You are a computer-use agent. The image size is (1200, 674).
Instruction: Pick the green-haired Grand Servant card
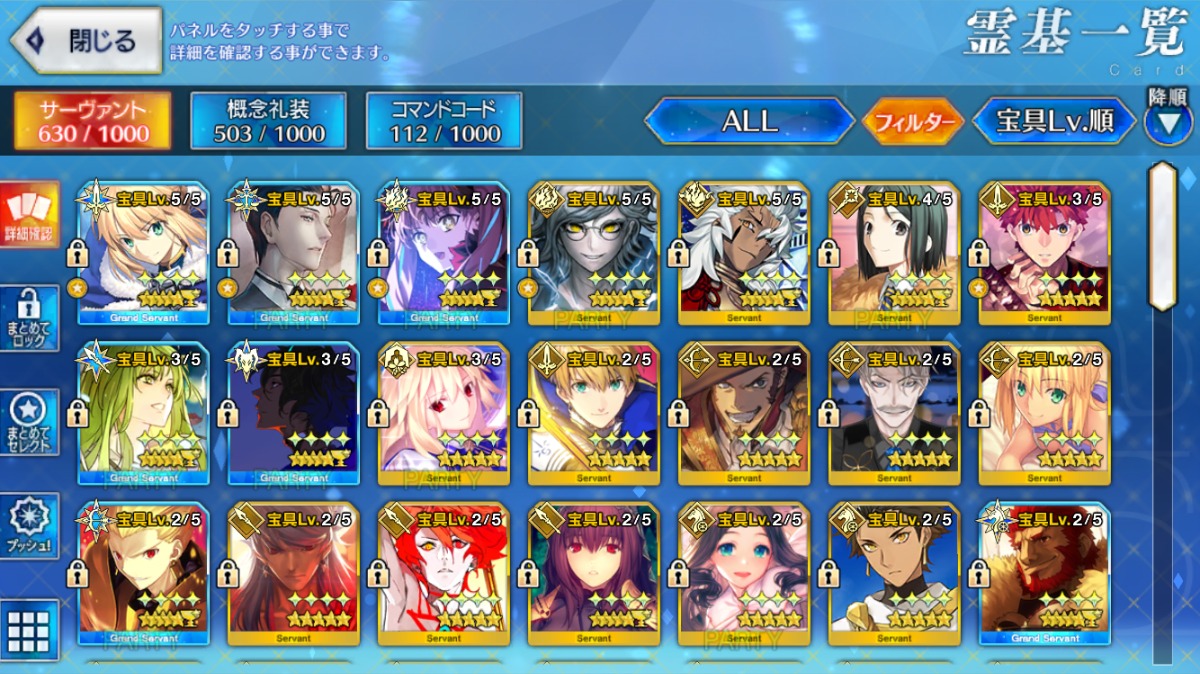[143, 413]
